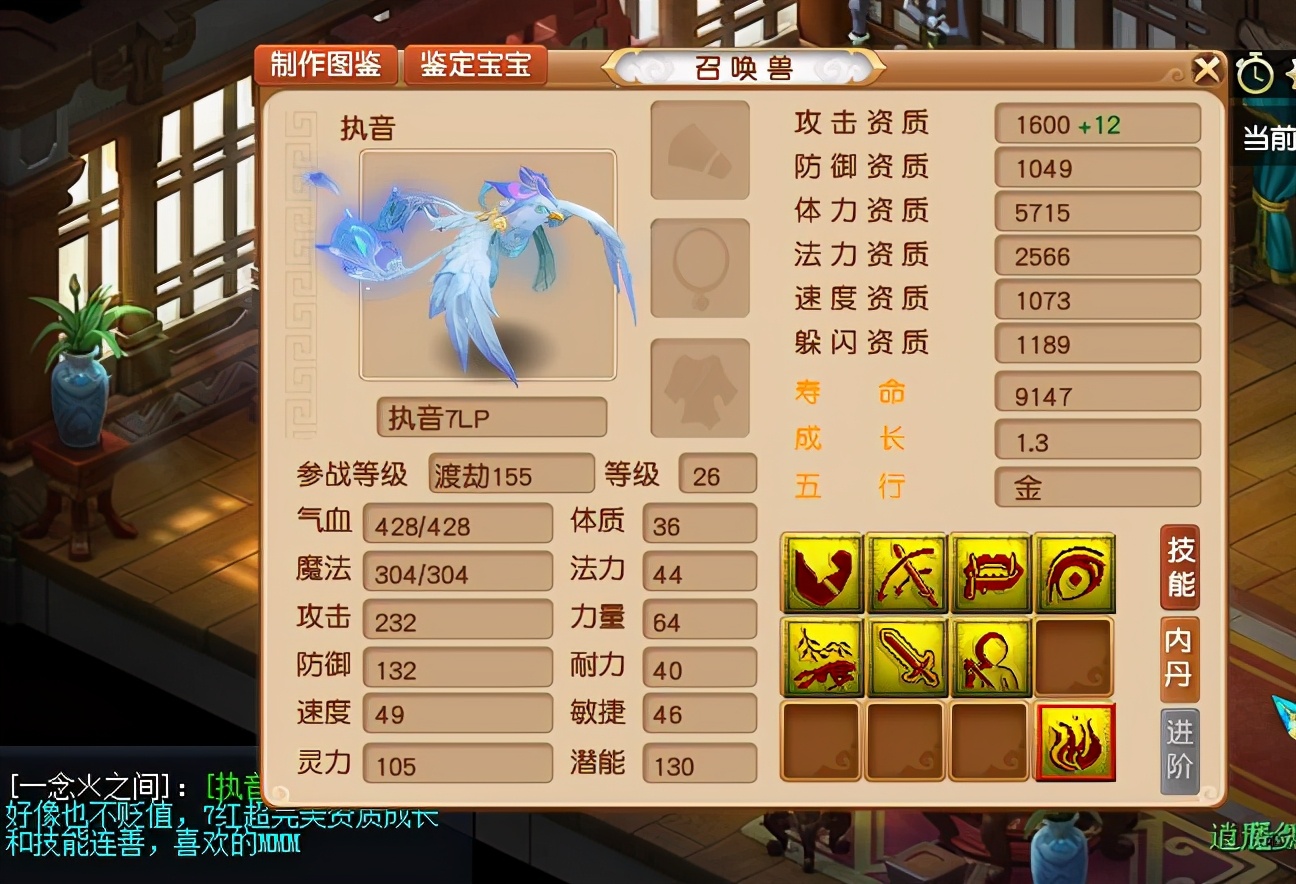Image resolution: width=1296 pixels, height=884 pixels.
Task: Click the necklace equipment slot
Action: 699,268
